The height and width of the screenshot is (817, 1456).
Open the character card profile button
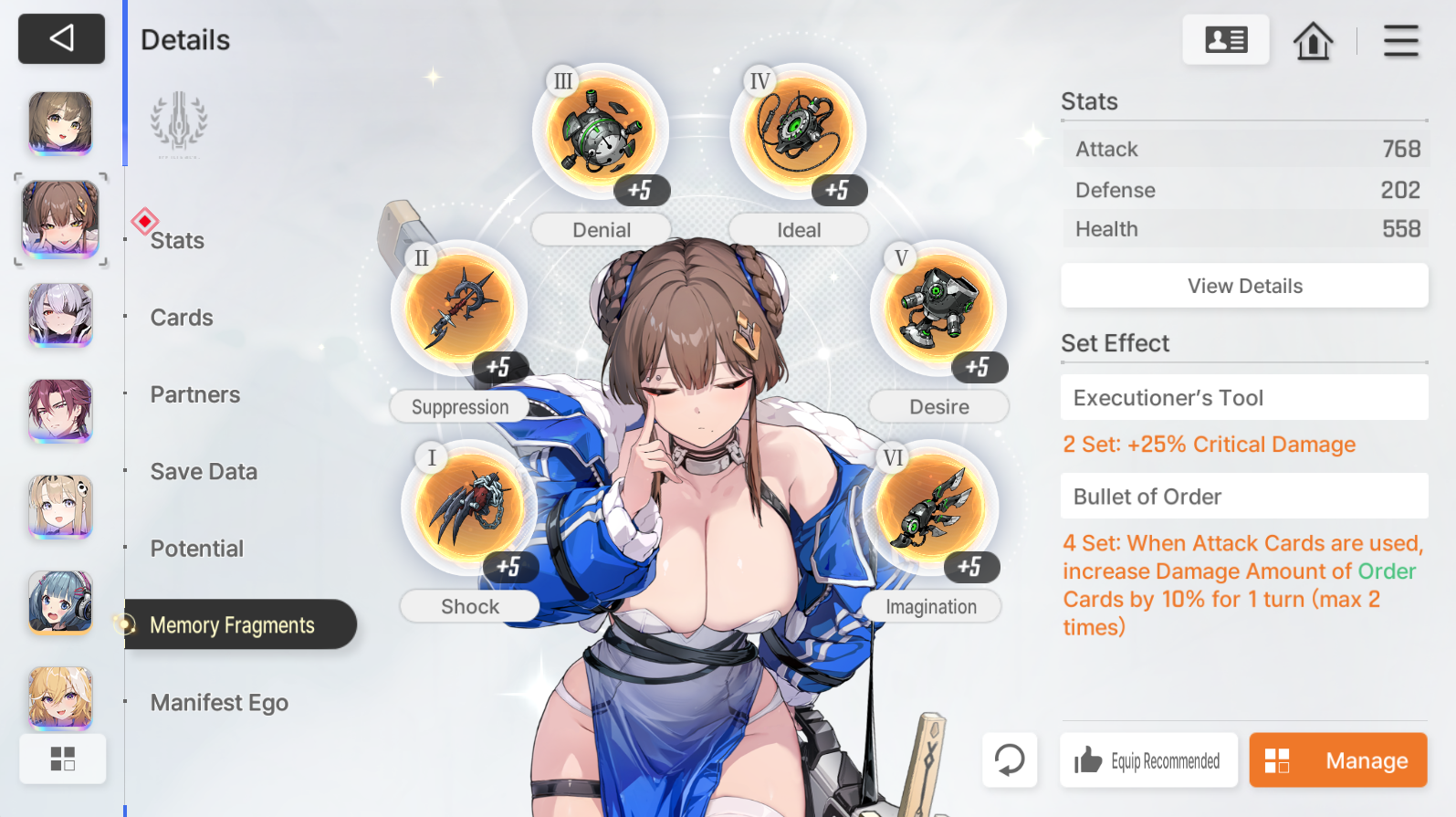(x=1225, y=40)
